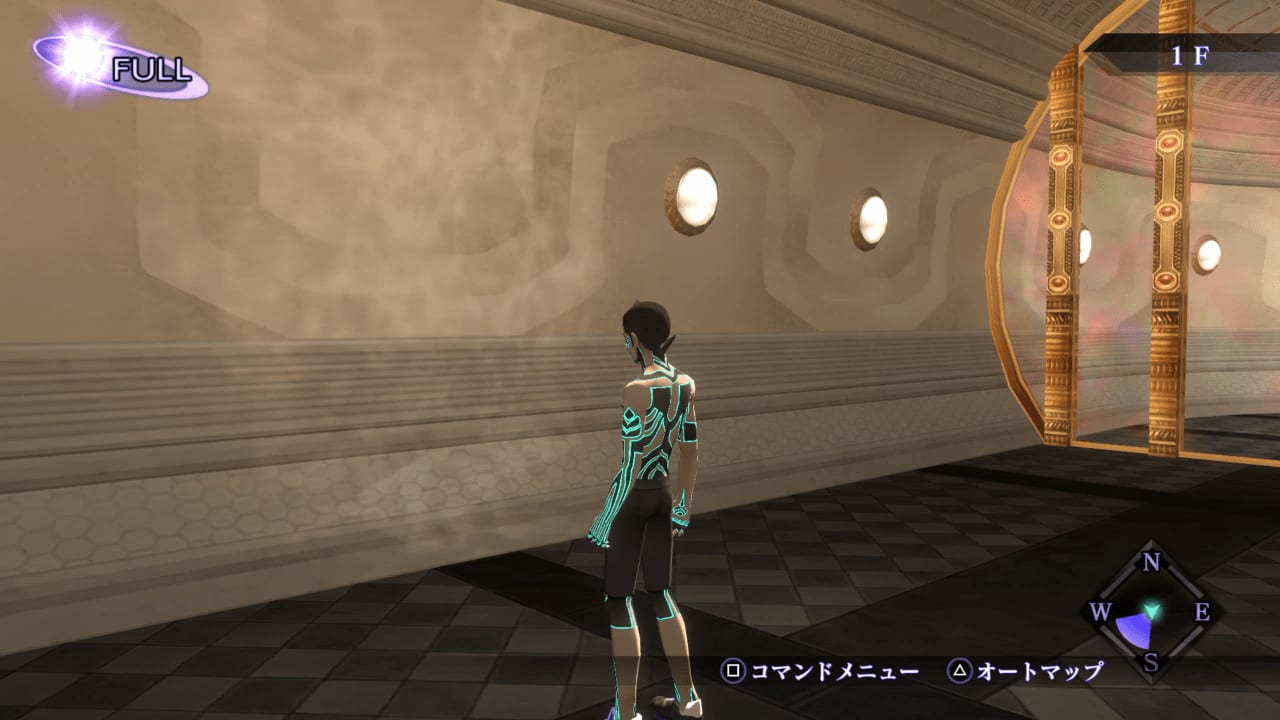Screen dimensions: 1280x720
Task: Click the triangle button prompt icon
Action: coord(960,670)
